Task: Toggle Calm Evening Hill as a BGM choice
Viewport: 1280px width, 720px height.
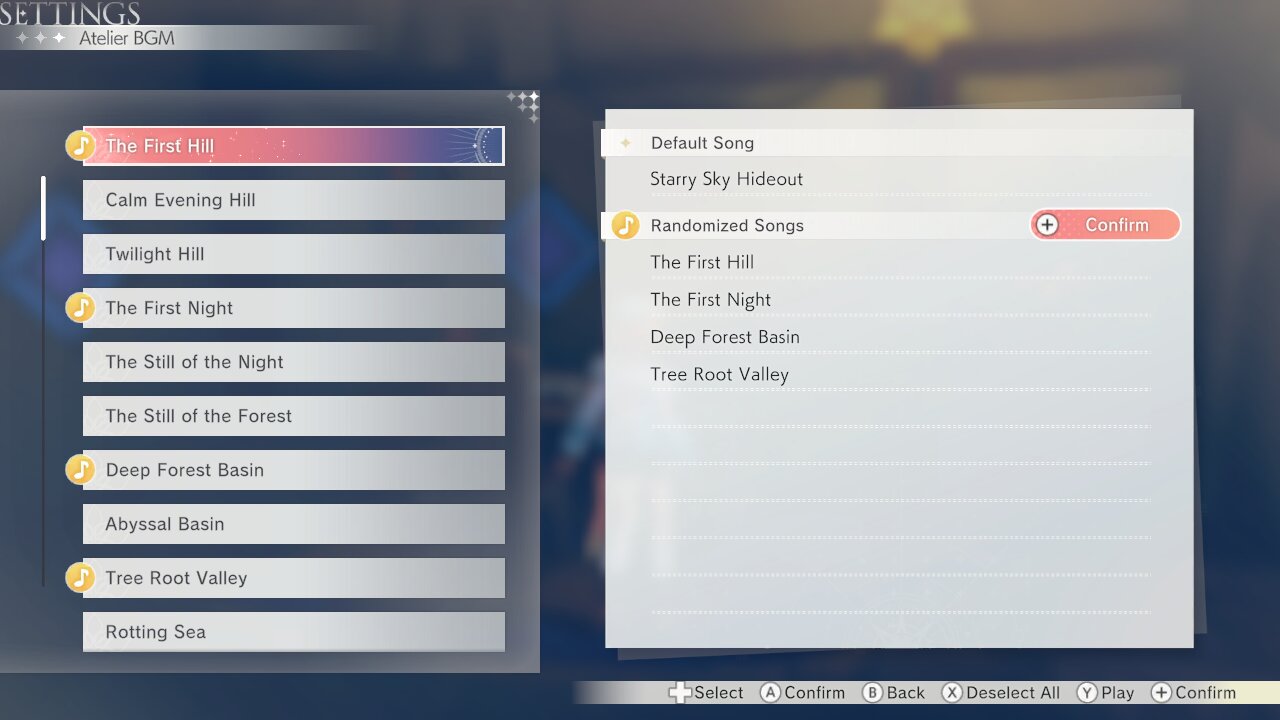Action: click(x=293, y=199)
